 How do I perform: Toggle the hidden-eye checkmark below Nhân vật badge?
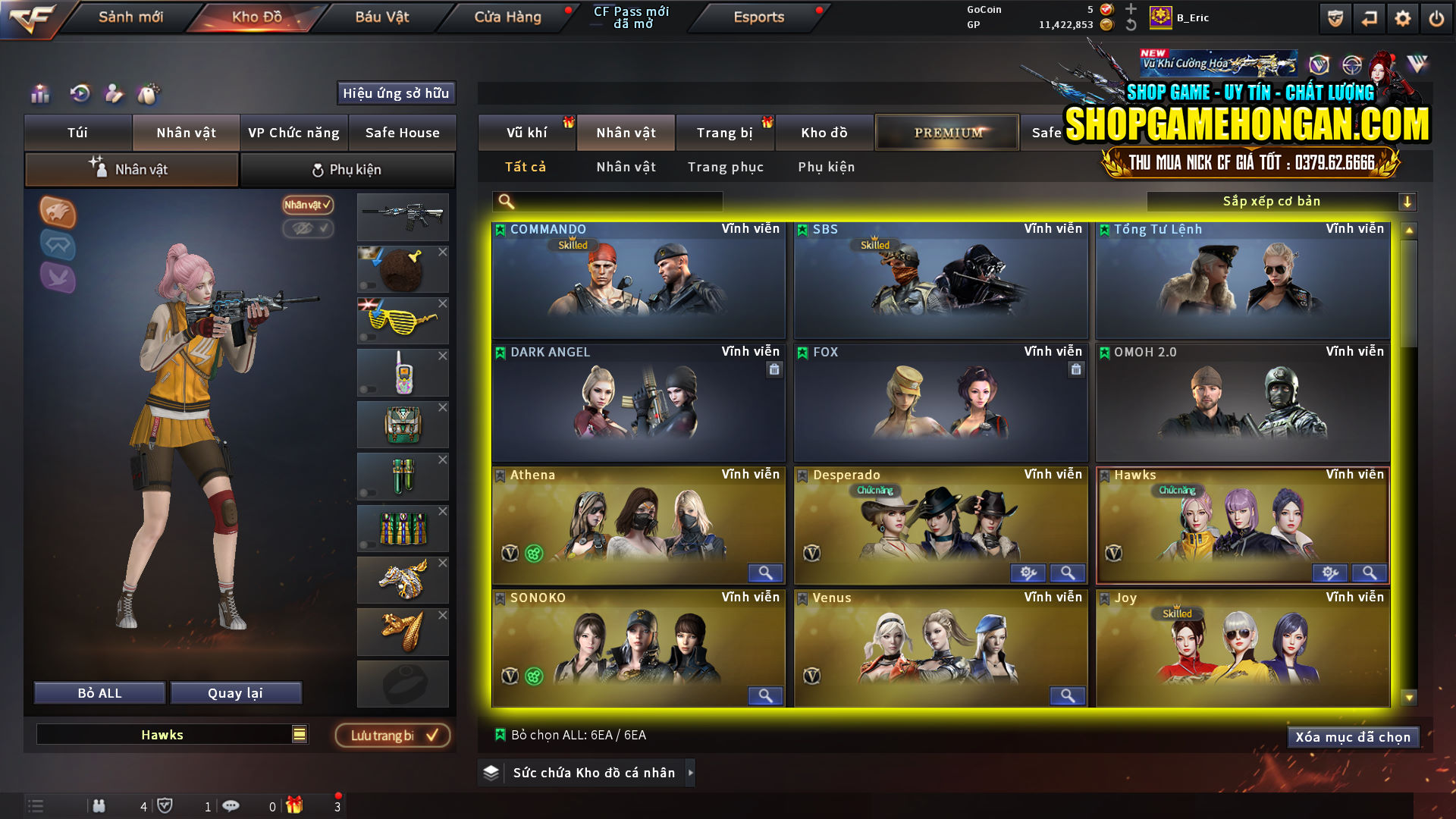coord(309,230)
